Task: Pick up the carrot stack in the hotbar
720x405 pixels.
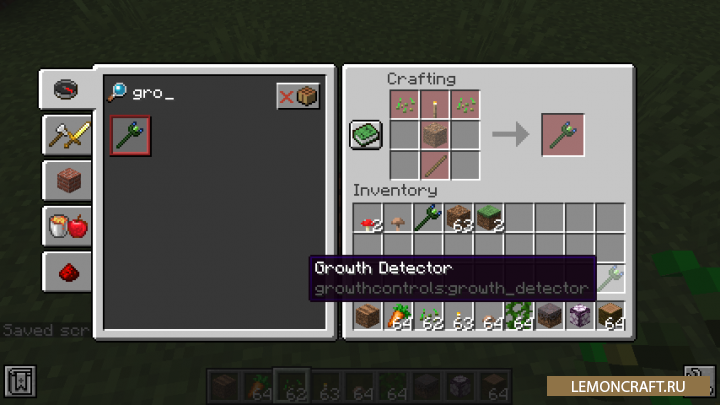Action: point(399,317)
